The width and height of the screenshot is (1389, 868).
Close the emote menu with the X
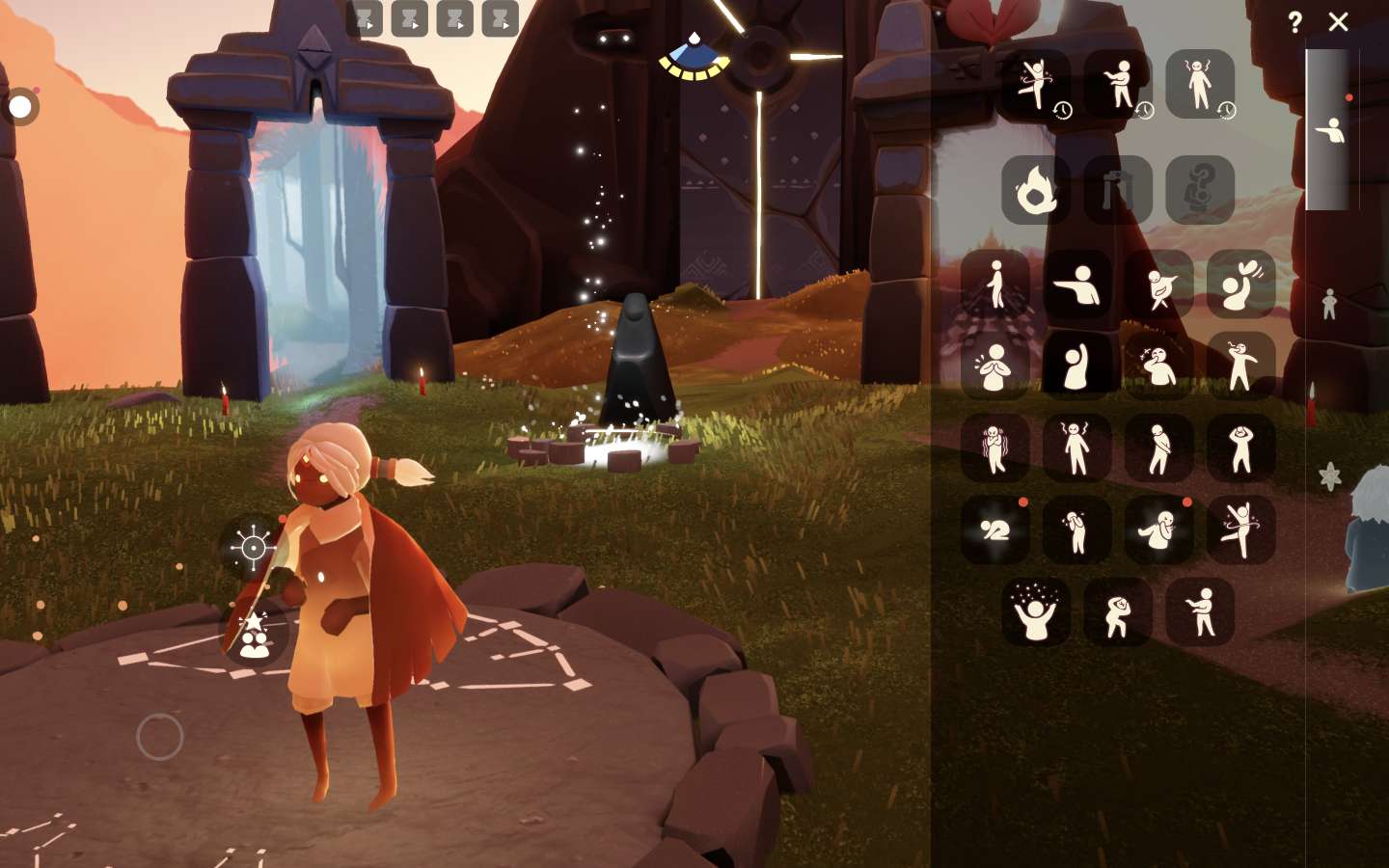(1338, 21)
